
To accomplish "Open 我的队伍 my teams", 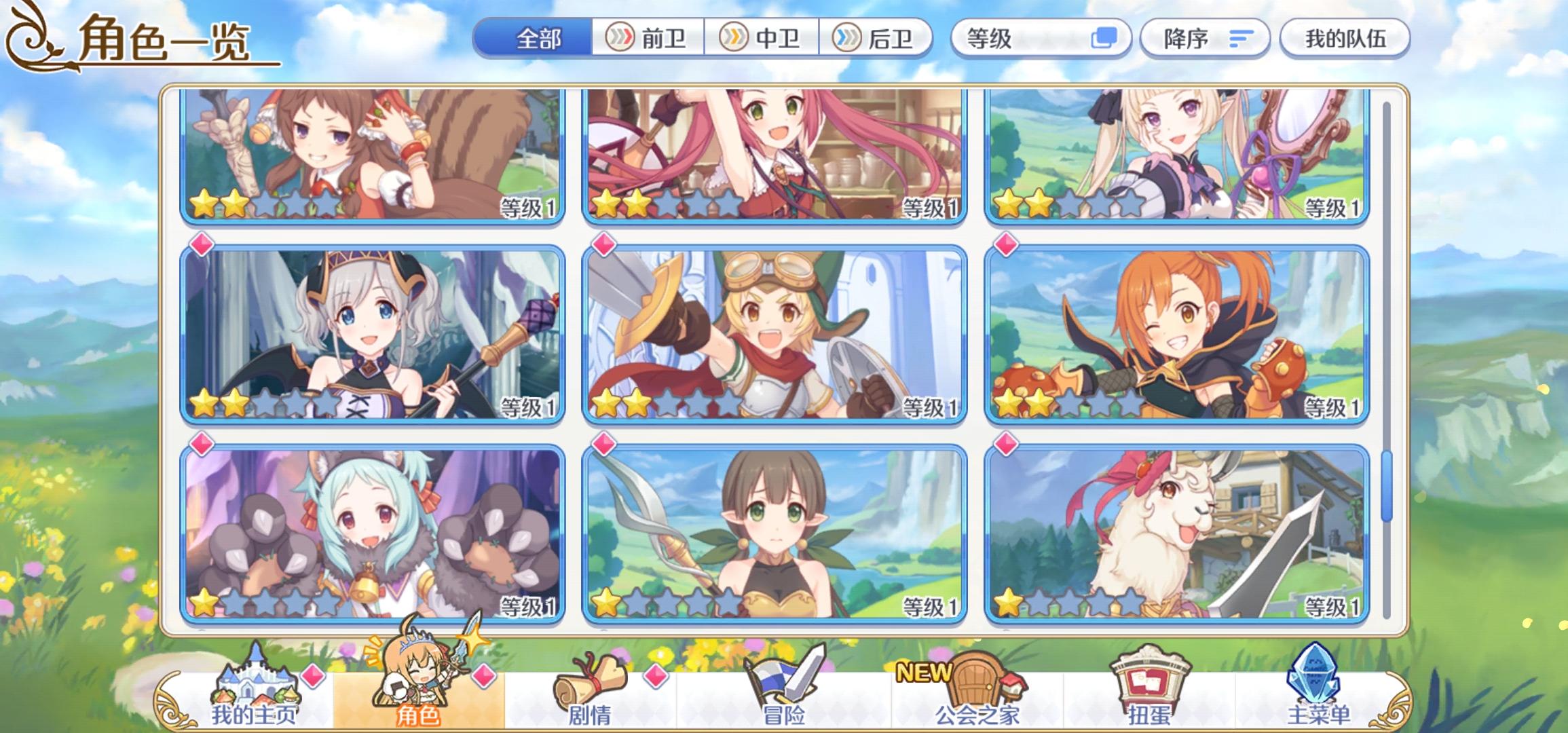I will pos(1344,39).
